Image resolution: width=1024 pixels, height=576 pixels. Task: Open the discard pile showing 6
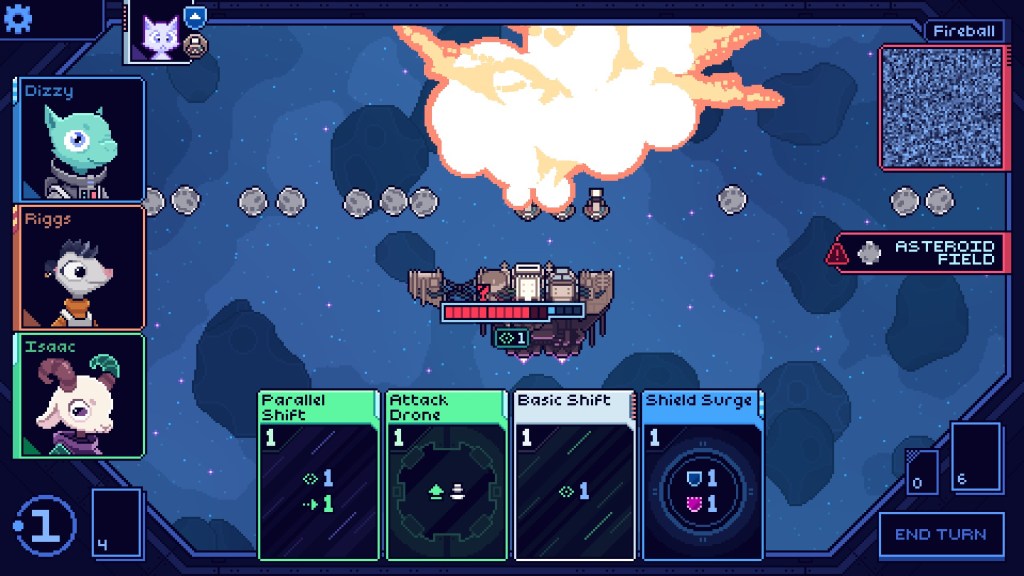(974, 457)
